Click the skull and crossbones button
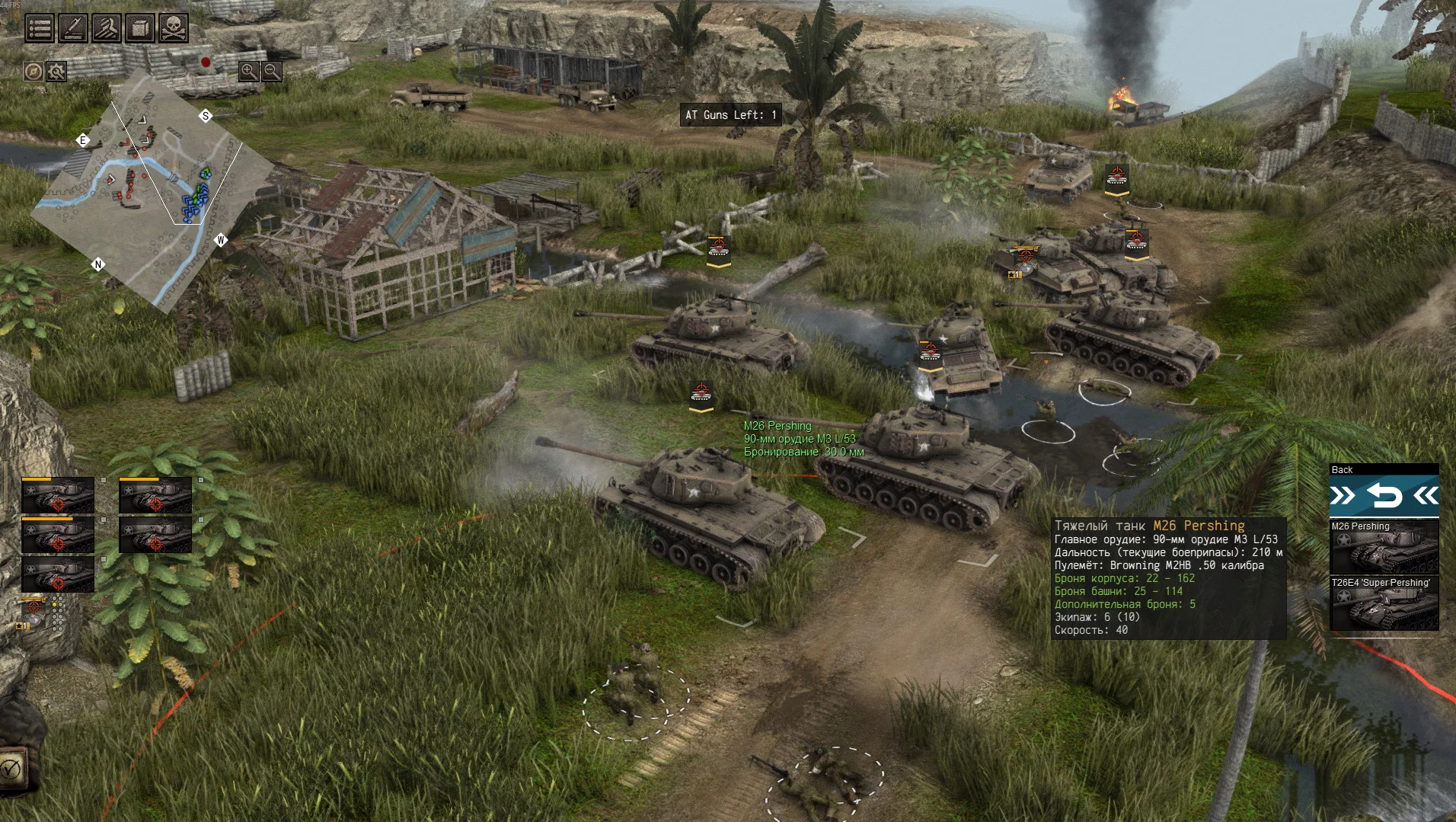The height and width of the screenshot is (822, 1456). click(173, 28)
